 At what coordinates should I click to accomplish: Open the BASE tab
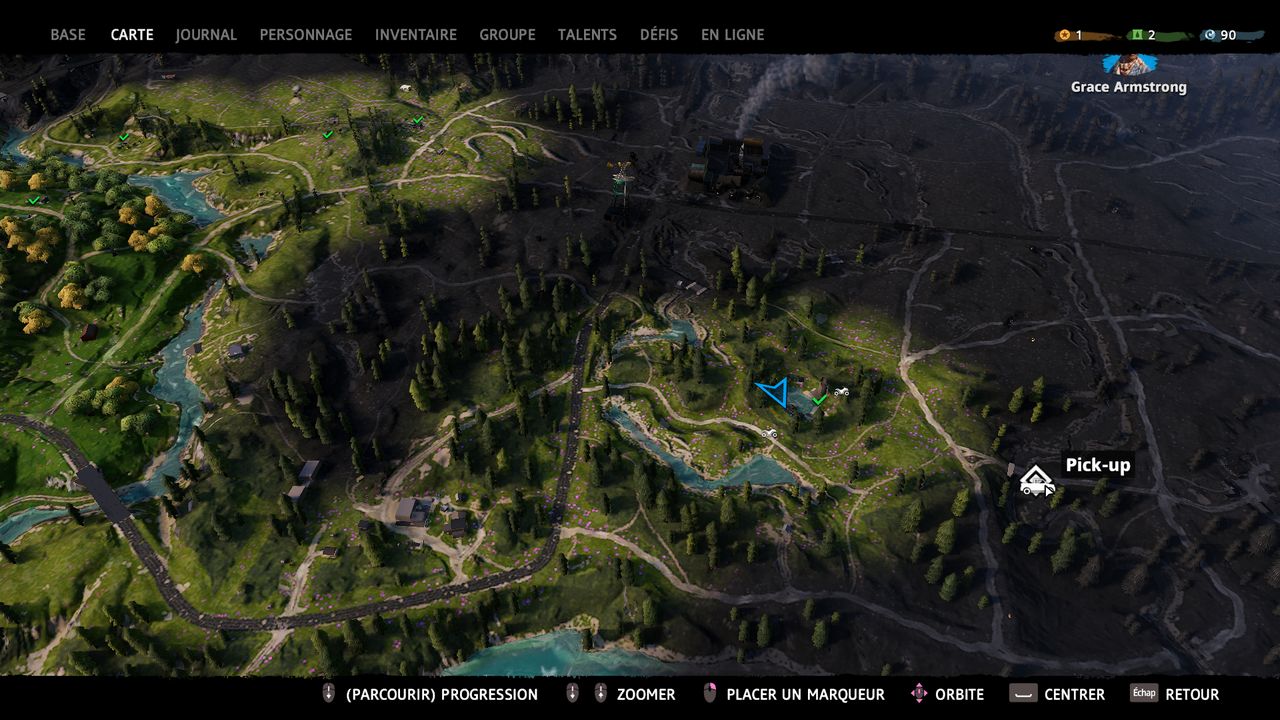click(68, 35)
